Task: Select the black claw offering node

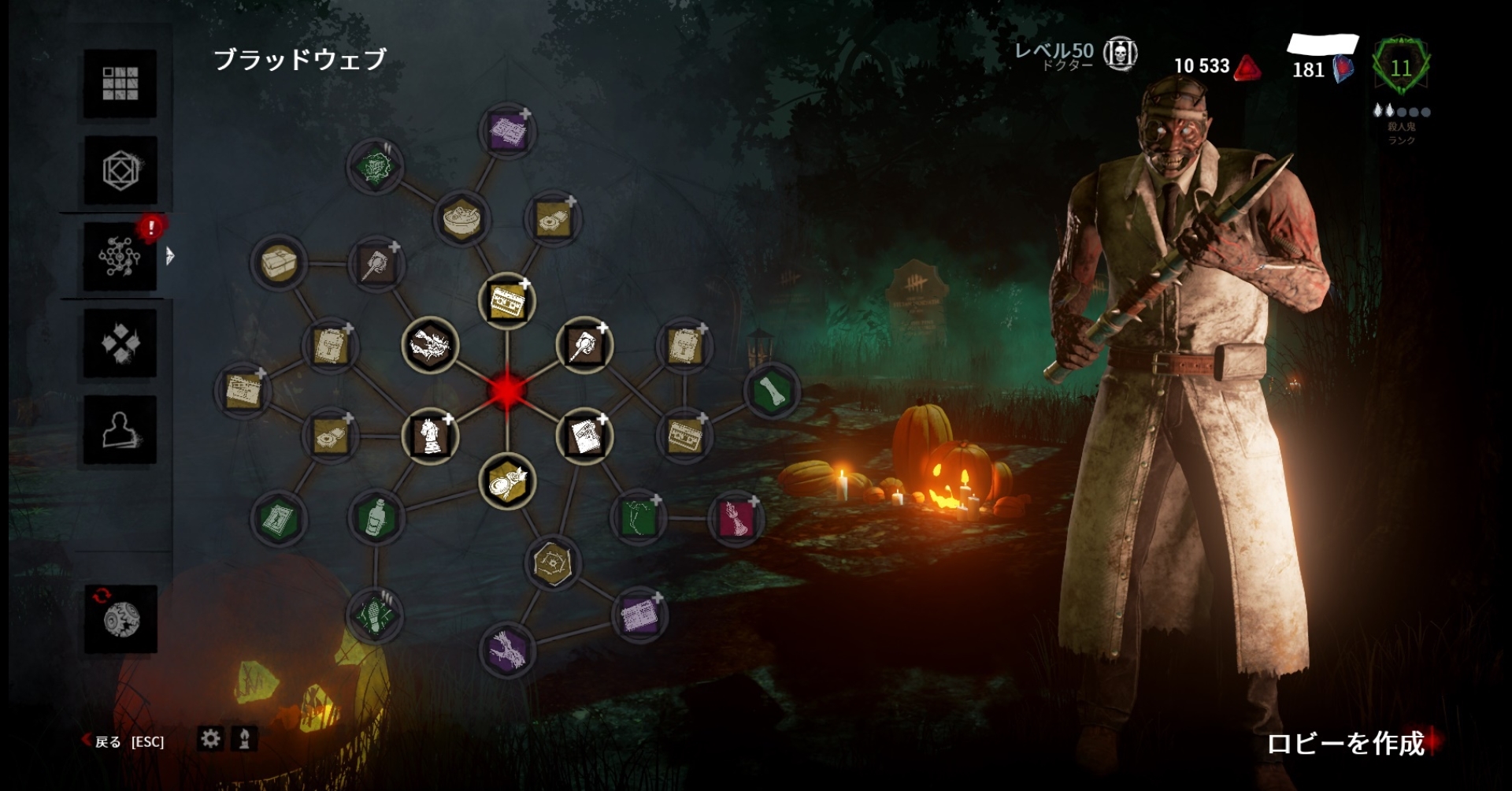Action: click(x=430, y=345)
